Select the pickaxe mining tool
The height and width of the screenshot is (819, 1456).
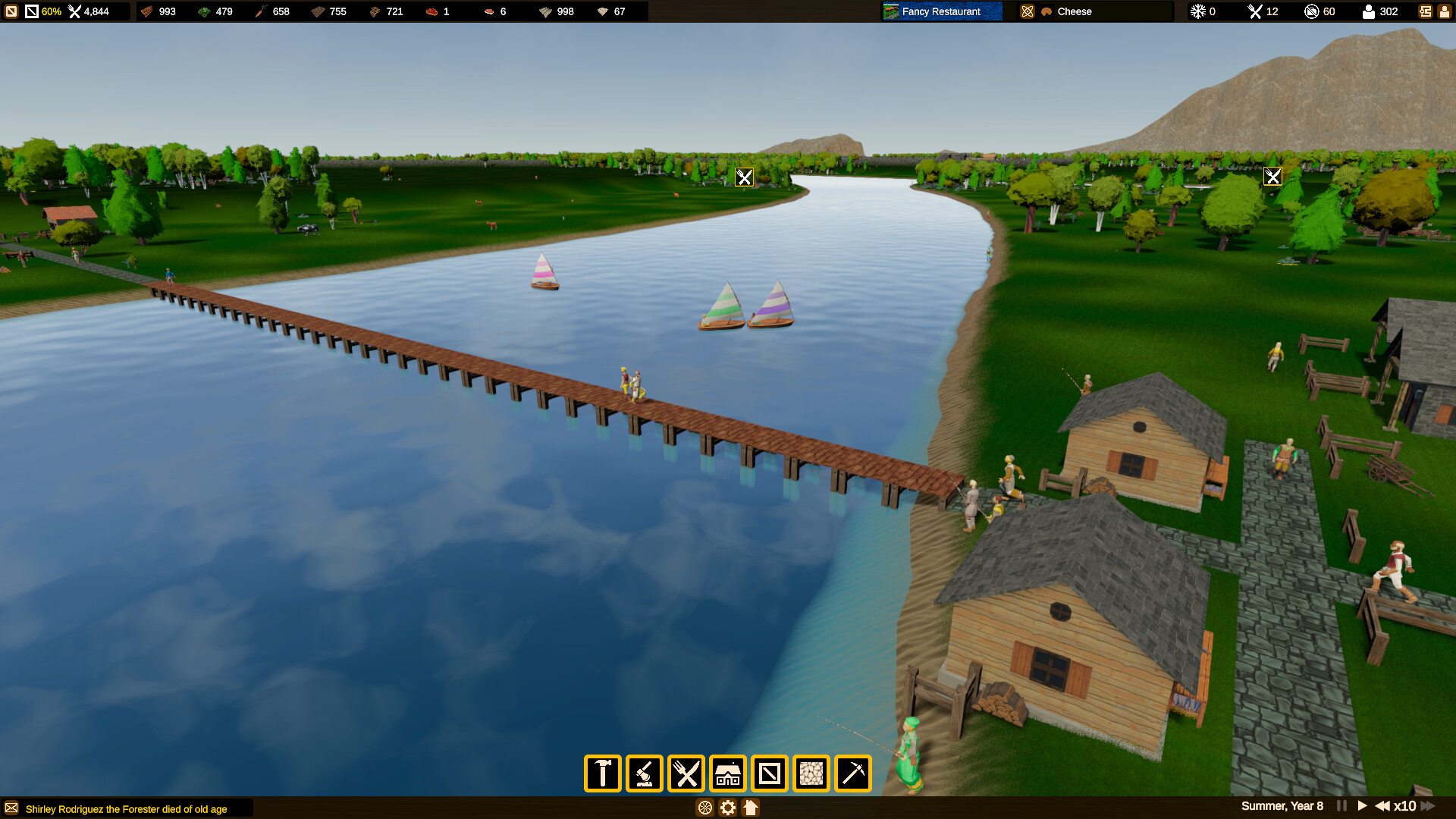pos(854,773)
